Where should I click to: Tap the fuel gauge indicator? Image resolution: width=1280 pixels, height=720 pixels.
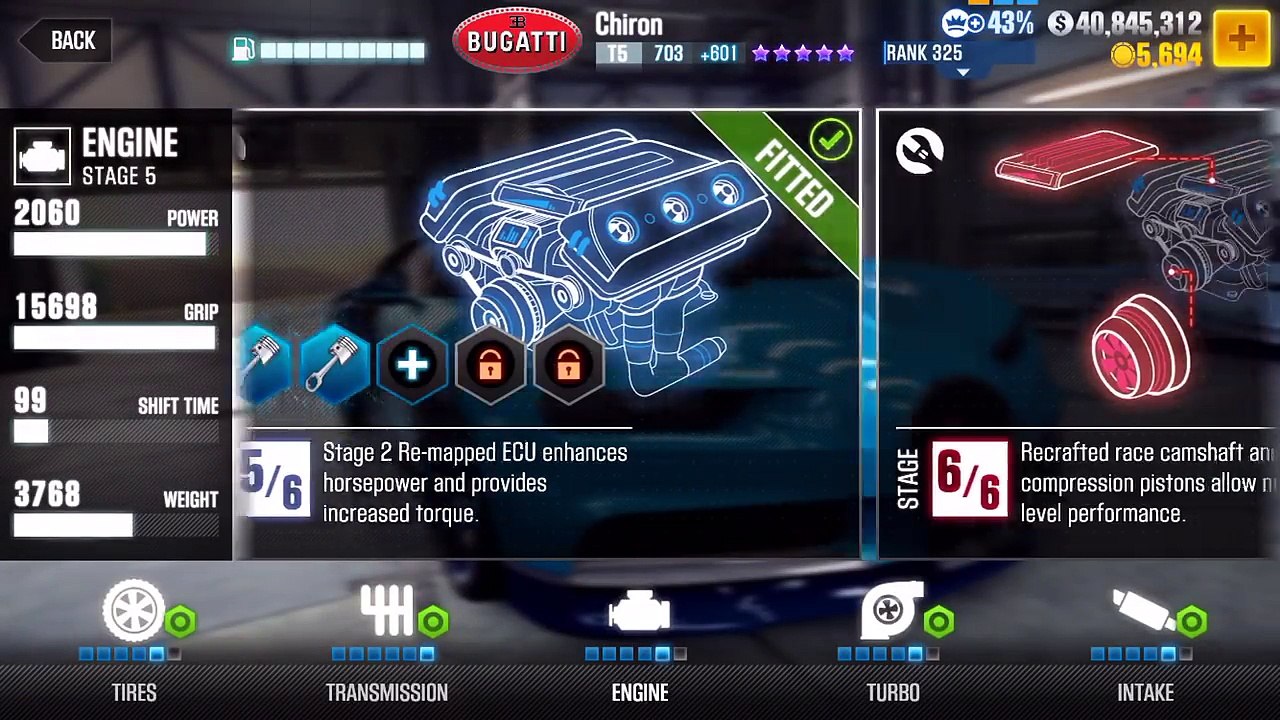tap(328, 50)
